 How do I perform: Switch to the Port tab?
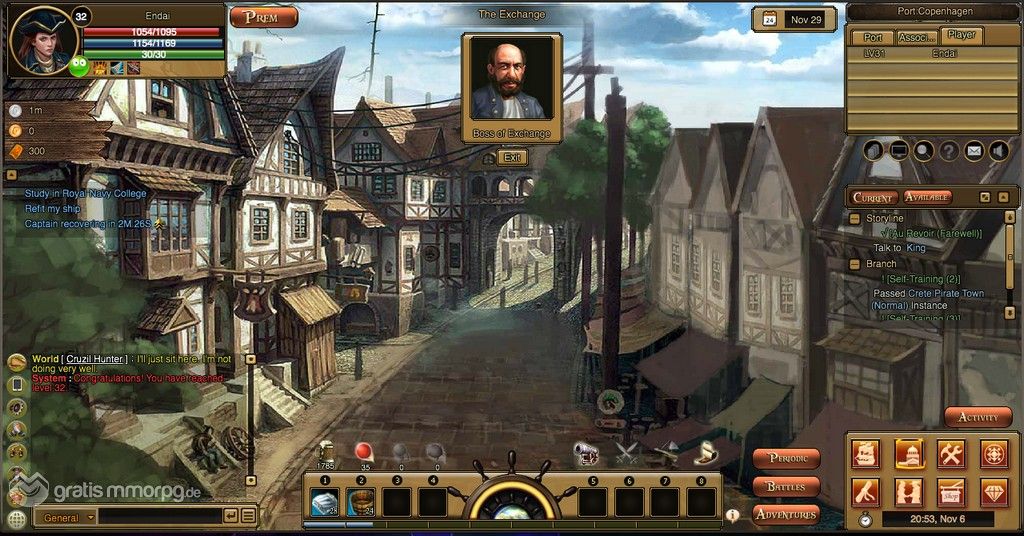pos(872,37)
